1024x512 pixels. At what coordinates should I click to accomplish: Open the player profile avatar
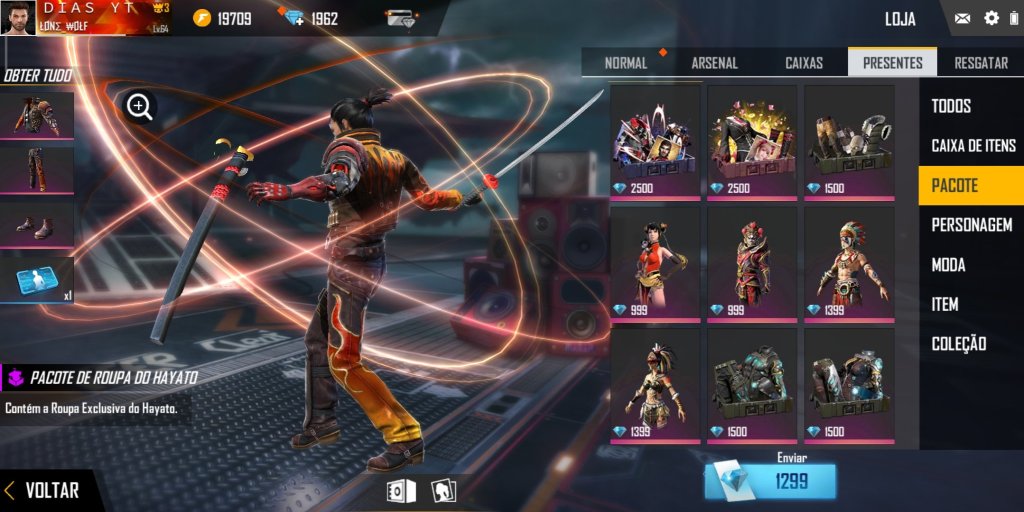(16, 17)
